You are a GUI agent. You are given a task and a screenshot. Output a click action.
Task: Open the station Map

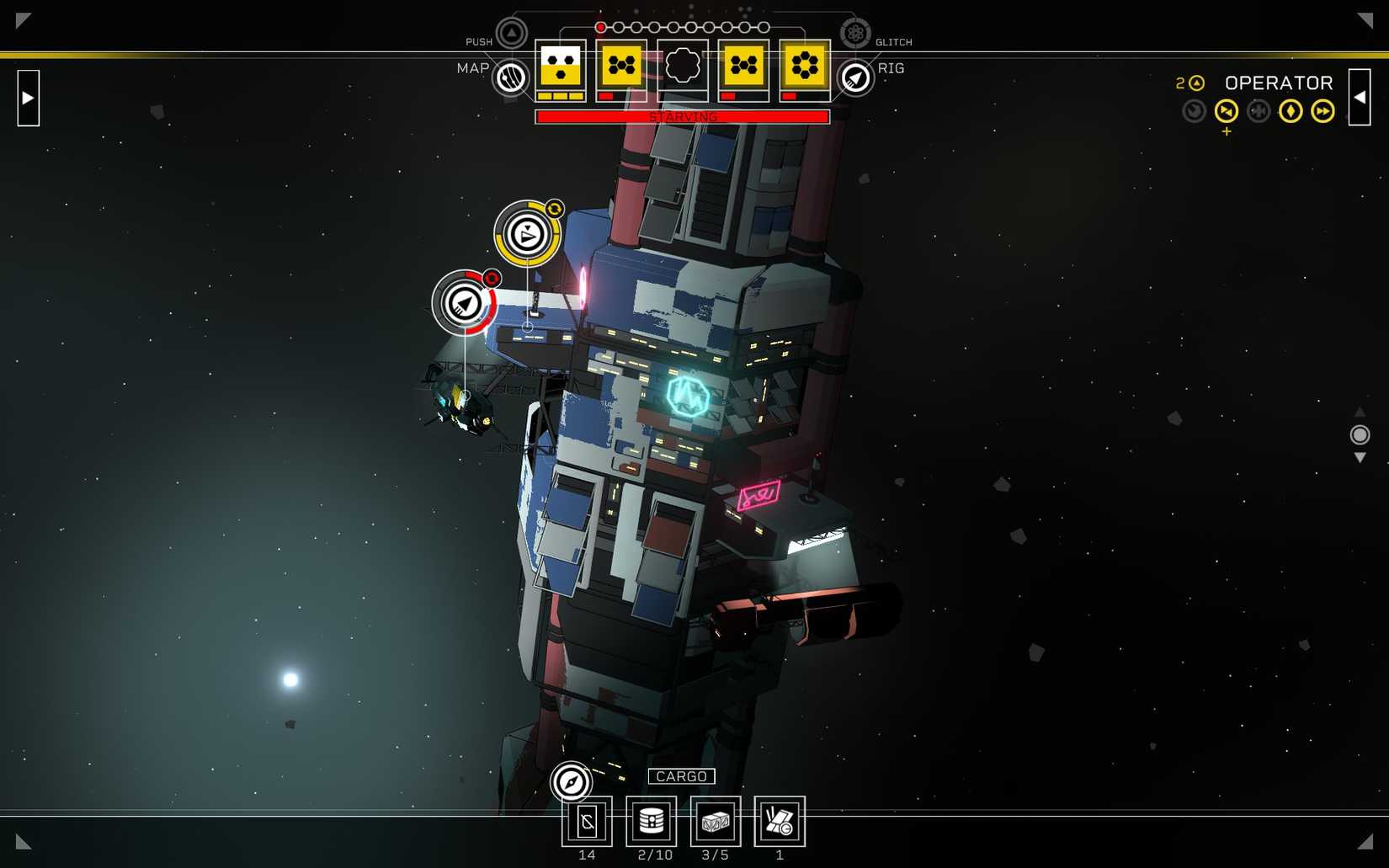(510, 77)
